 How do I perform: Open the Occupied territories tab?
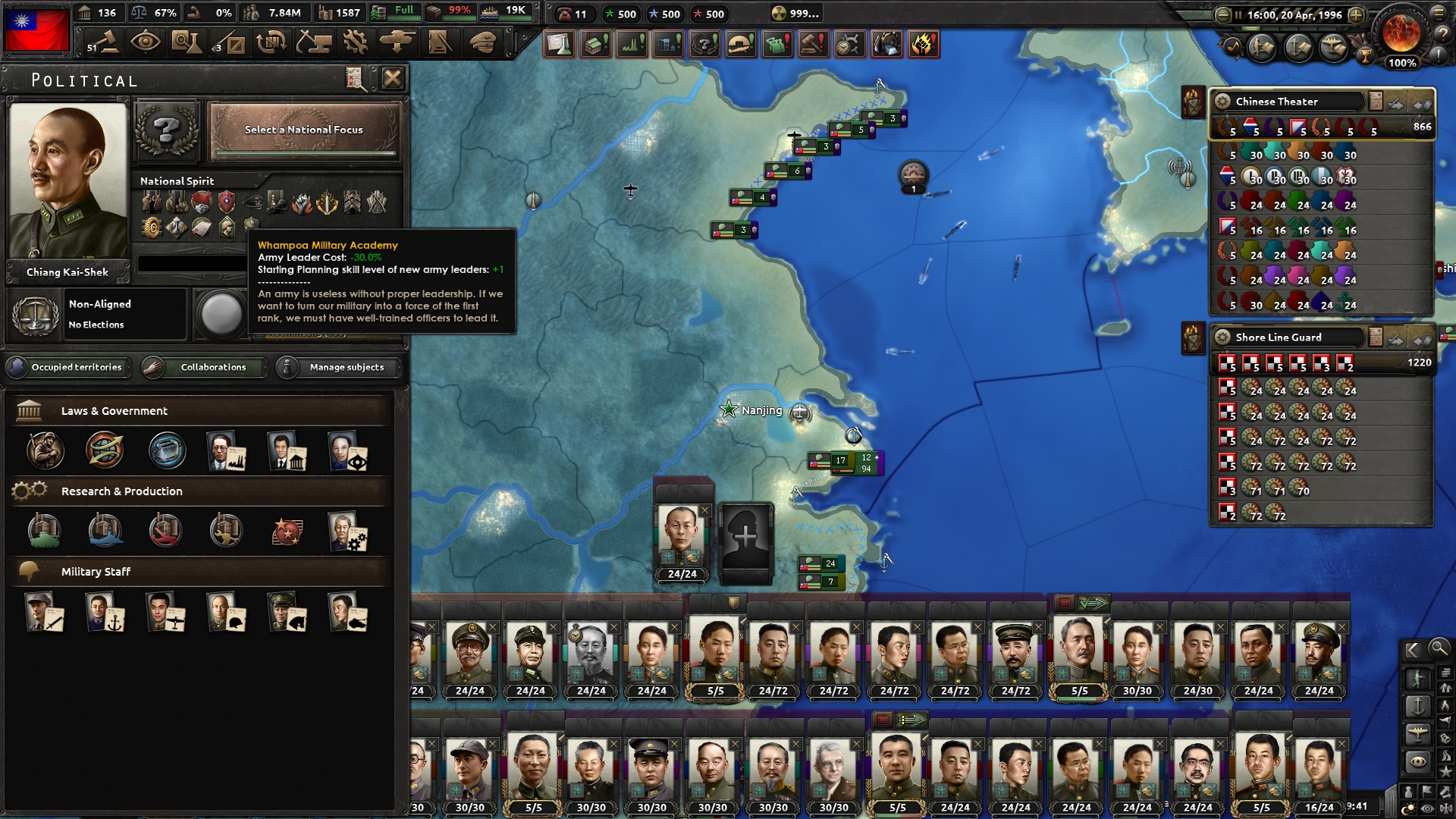[x=67, y=368]
